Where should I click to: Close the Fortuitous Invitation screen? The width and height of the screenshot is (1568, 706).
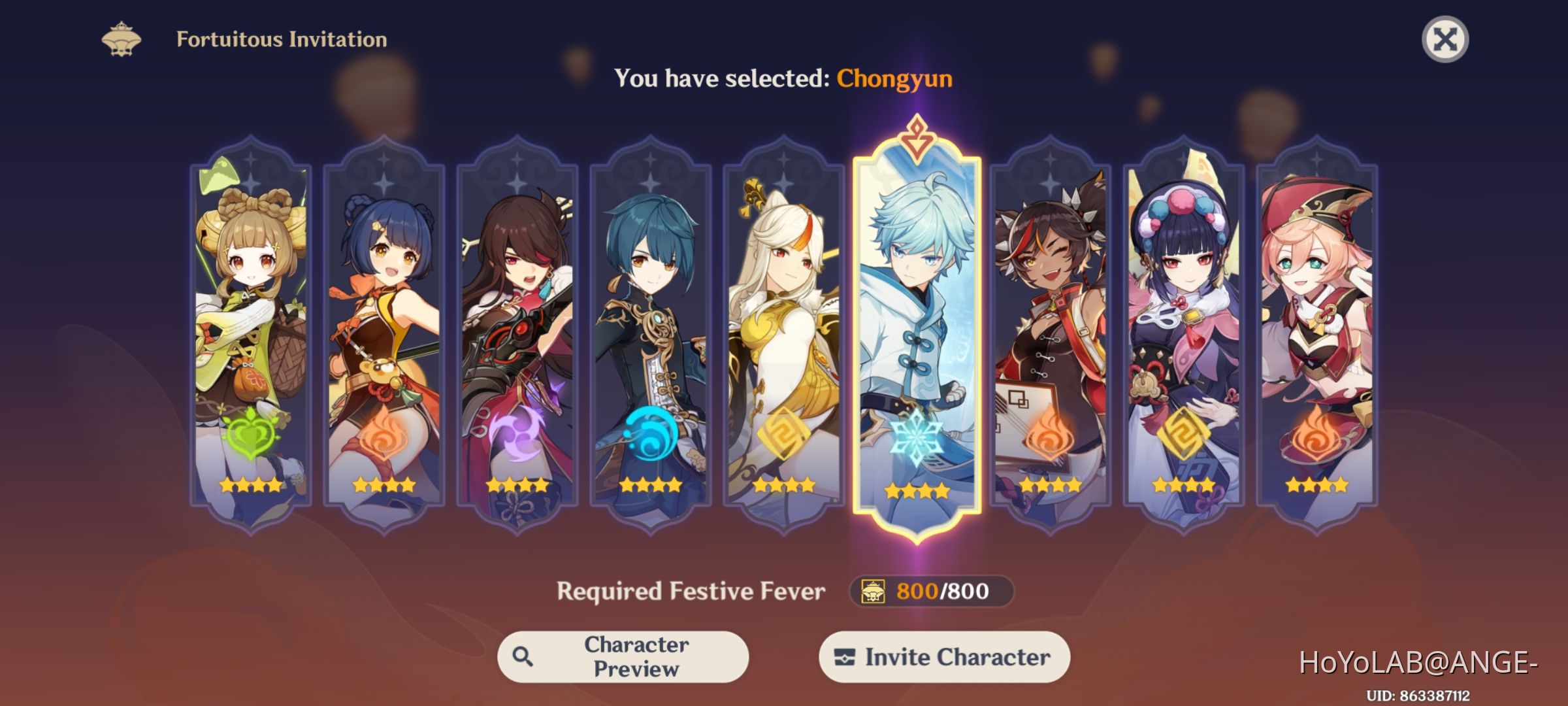(x=1445, y=39)
